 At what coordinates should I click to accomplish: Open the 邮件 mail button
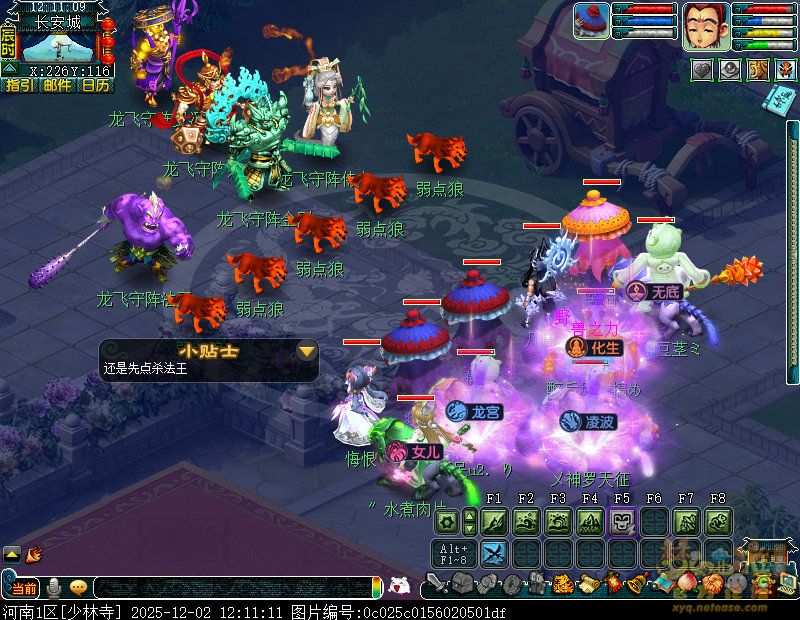[x=58, y=85]
